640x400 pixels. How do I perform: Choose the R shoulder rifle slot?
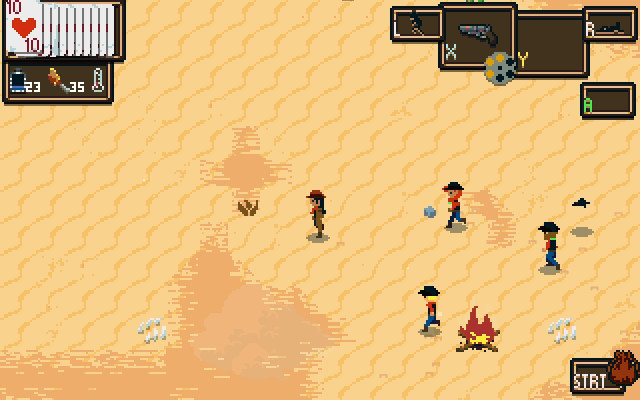tap(607, 27)
